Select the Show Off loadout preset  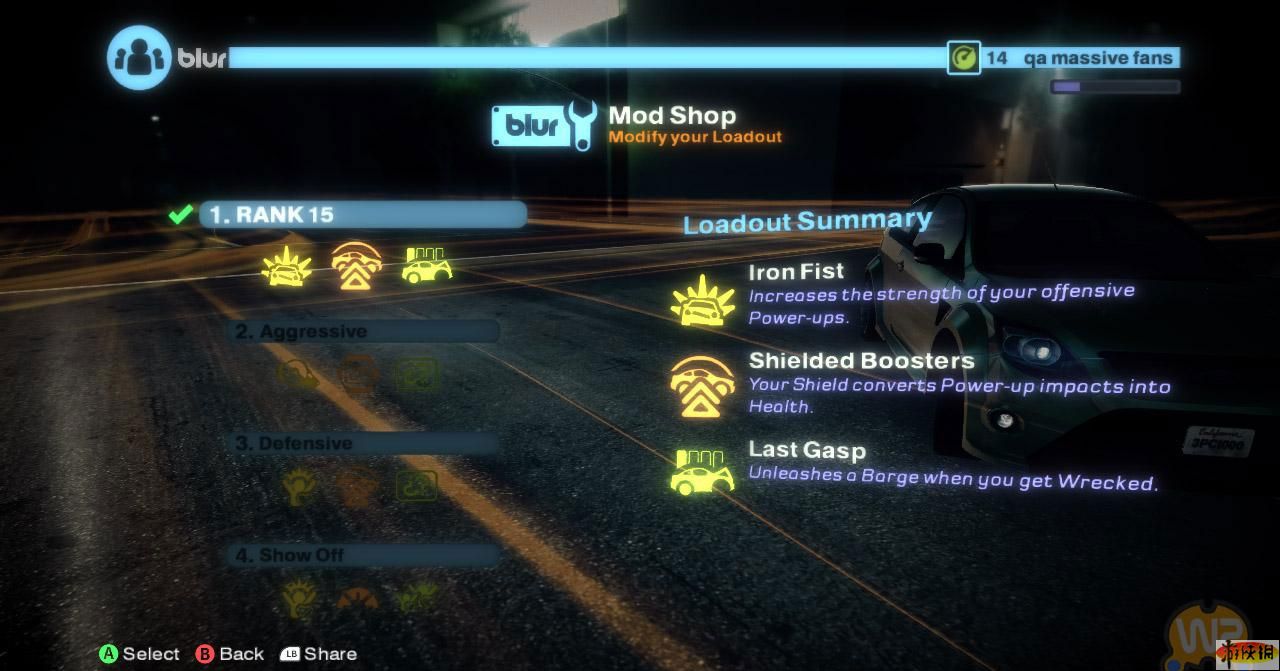(x=366, y=555)
